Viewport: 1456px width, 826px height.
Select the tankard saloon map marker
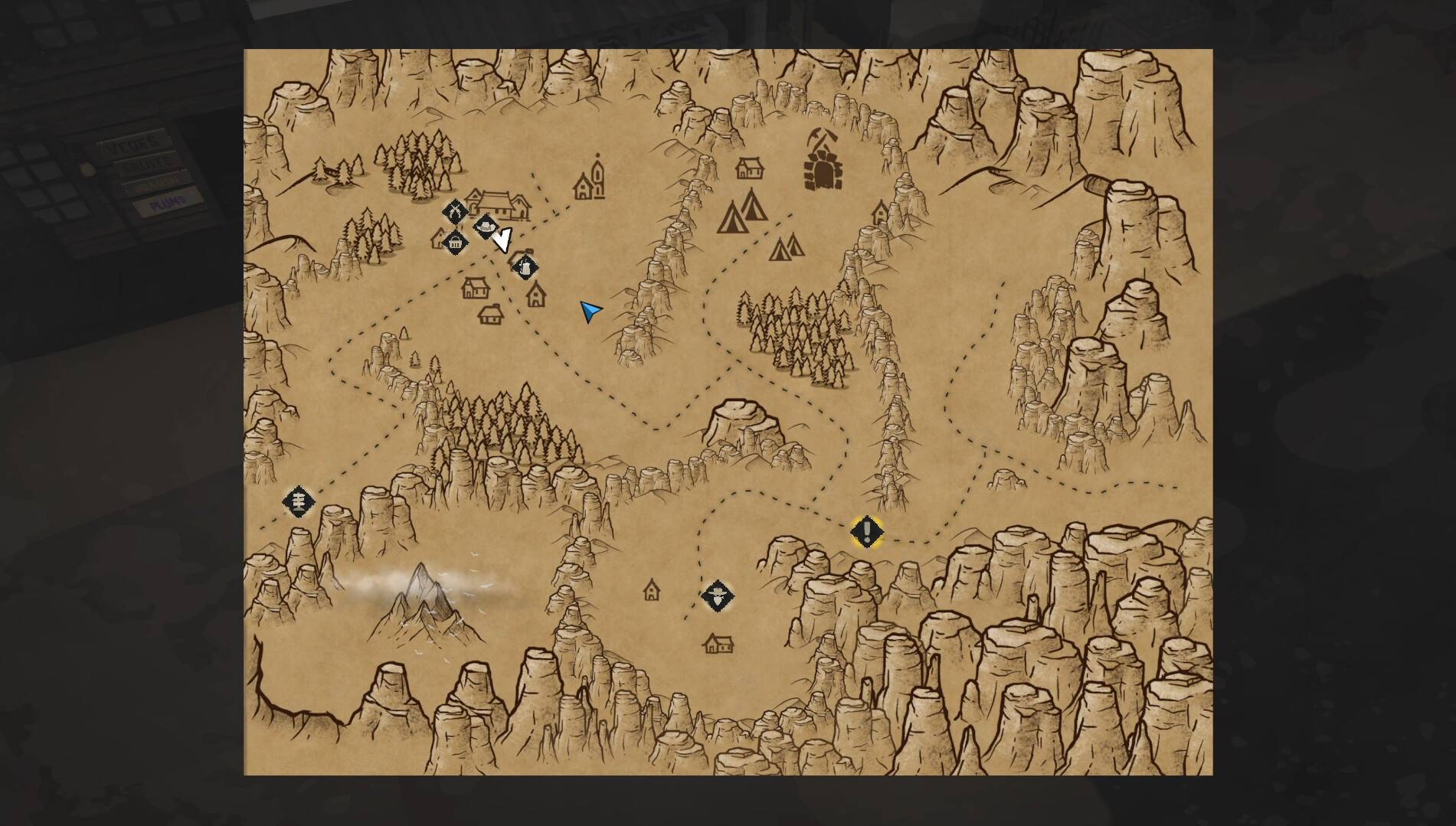525,266
